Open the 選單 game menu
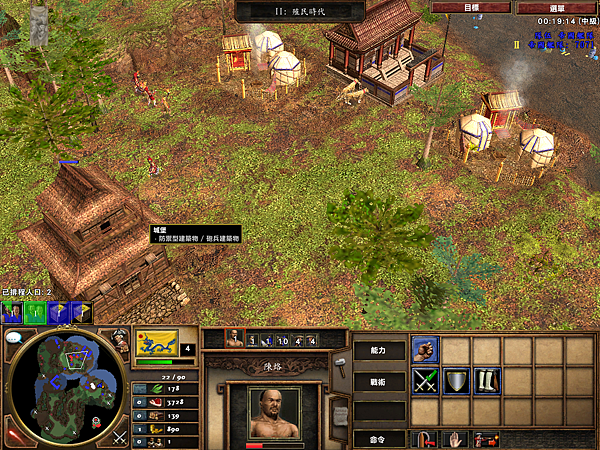600x450 pixels. click(557, 7)
